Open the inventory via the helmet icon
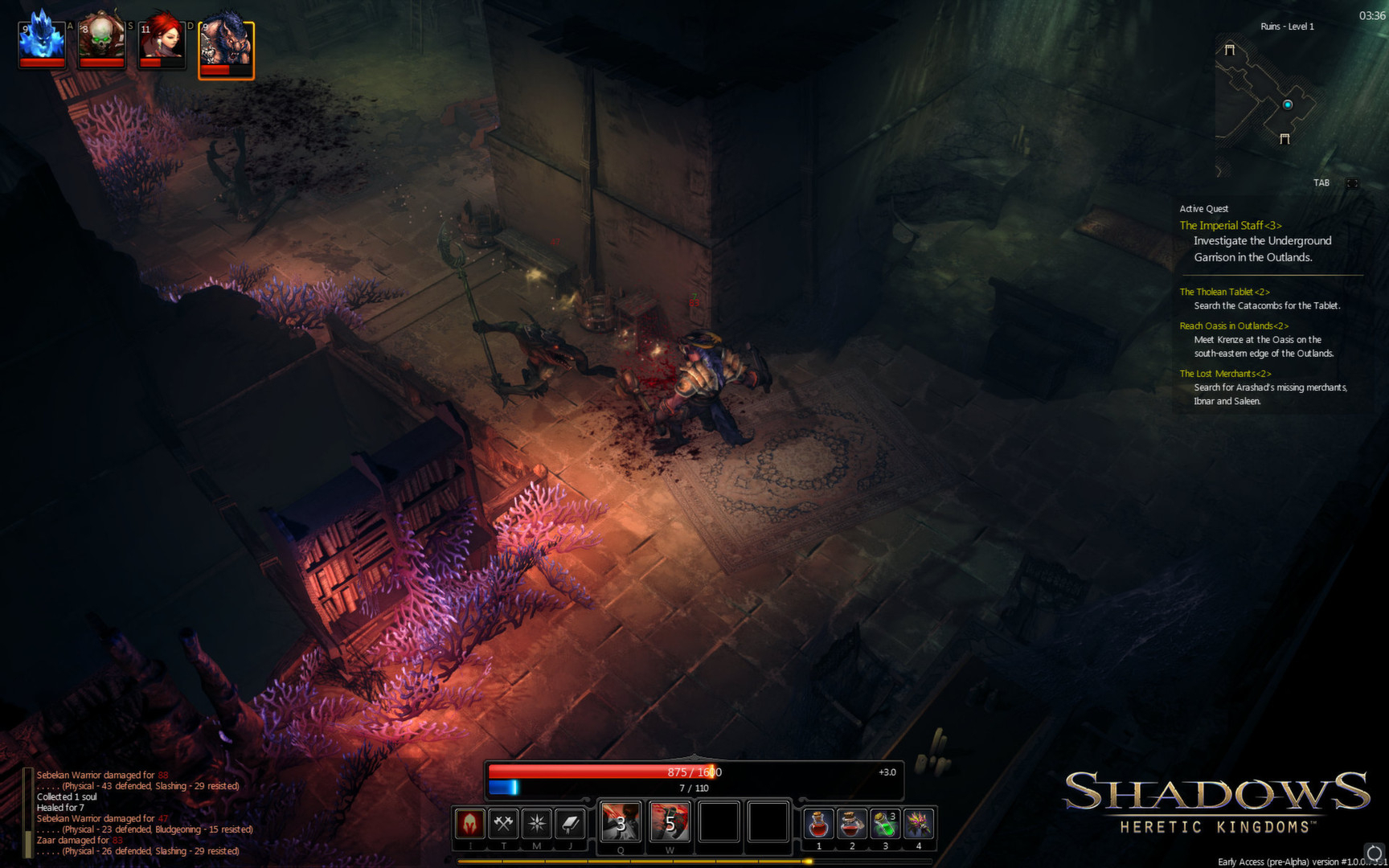This screenshot has width=1389, height=868. point(470,823)
